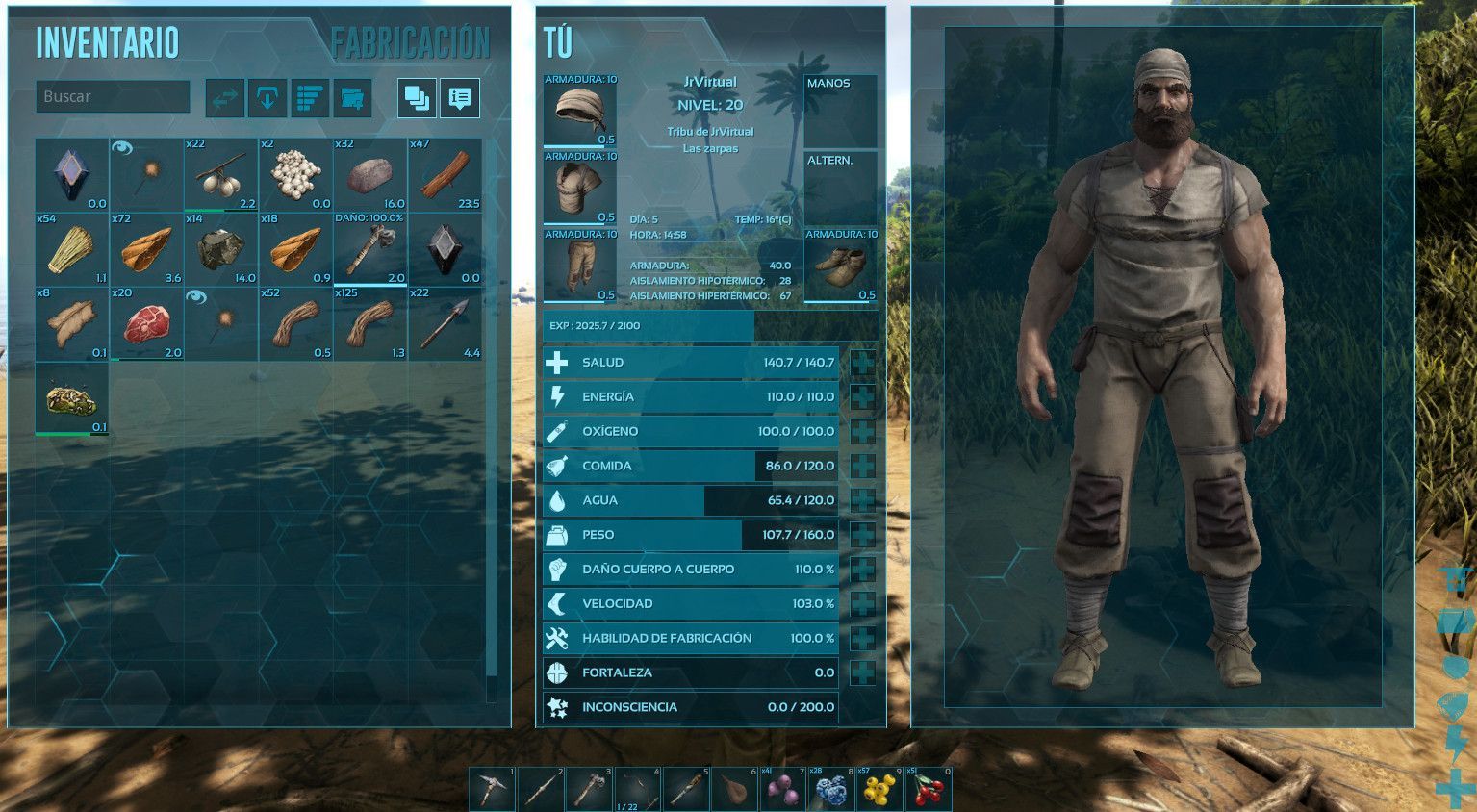Select the equipped cloth boots slot

tap(841, 267)
